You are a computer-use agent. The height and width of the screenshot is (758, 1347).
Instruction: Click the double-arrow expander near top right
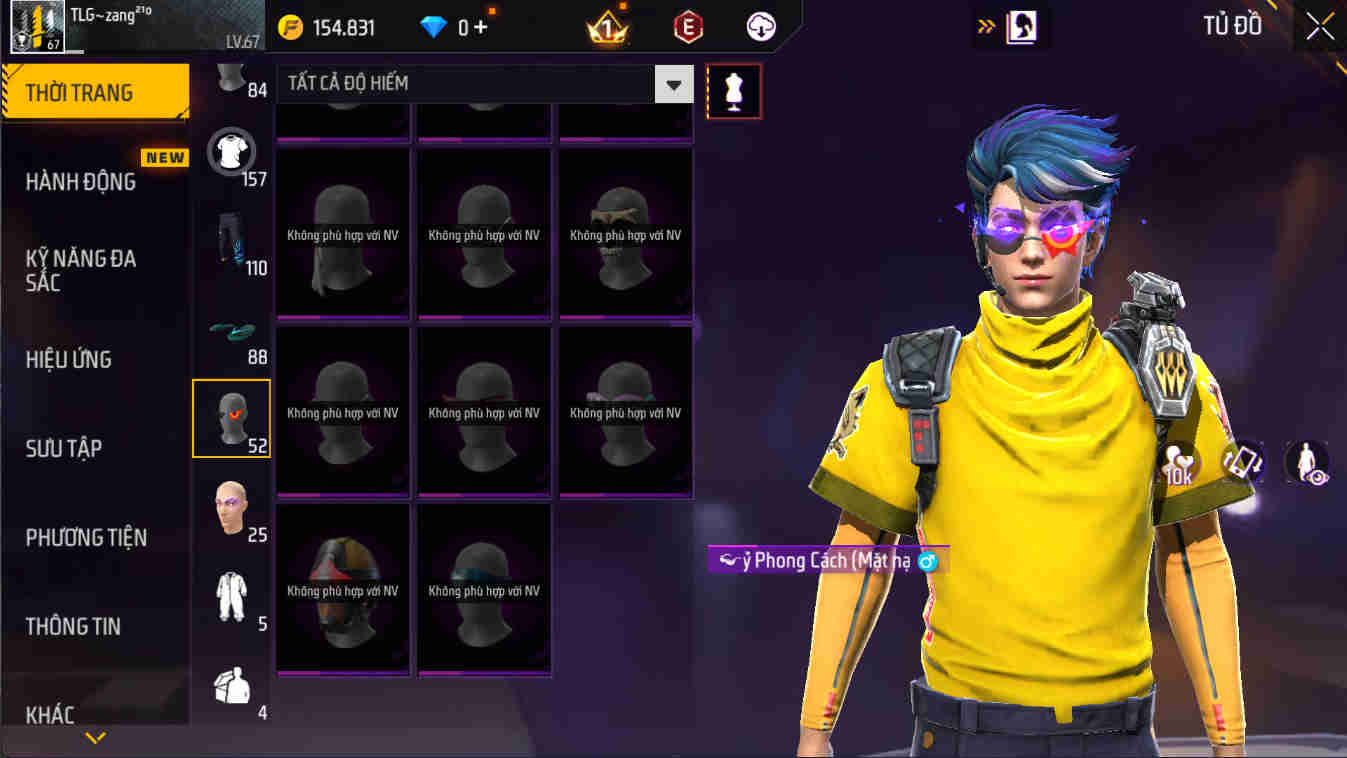[985, 25]
